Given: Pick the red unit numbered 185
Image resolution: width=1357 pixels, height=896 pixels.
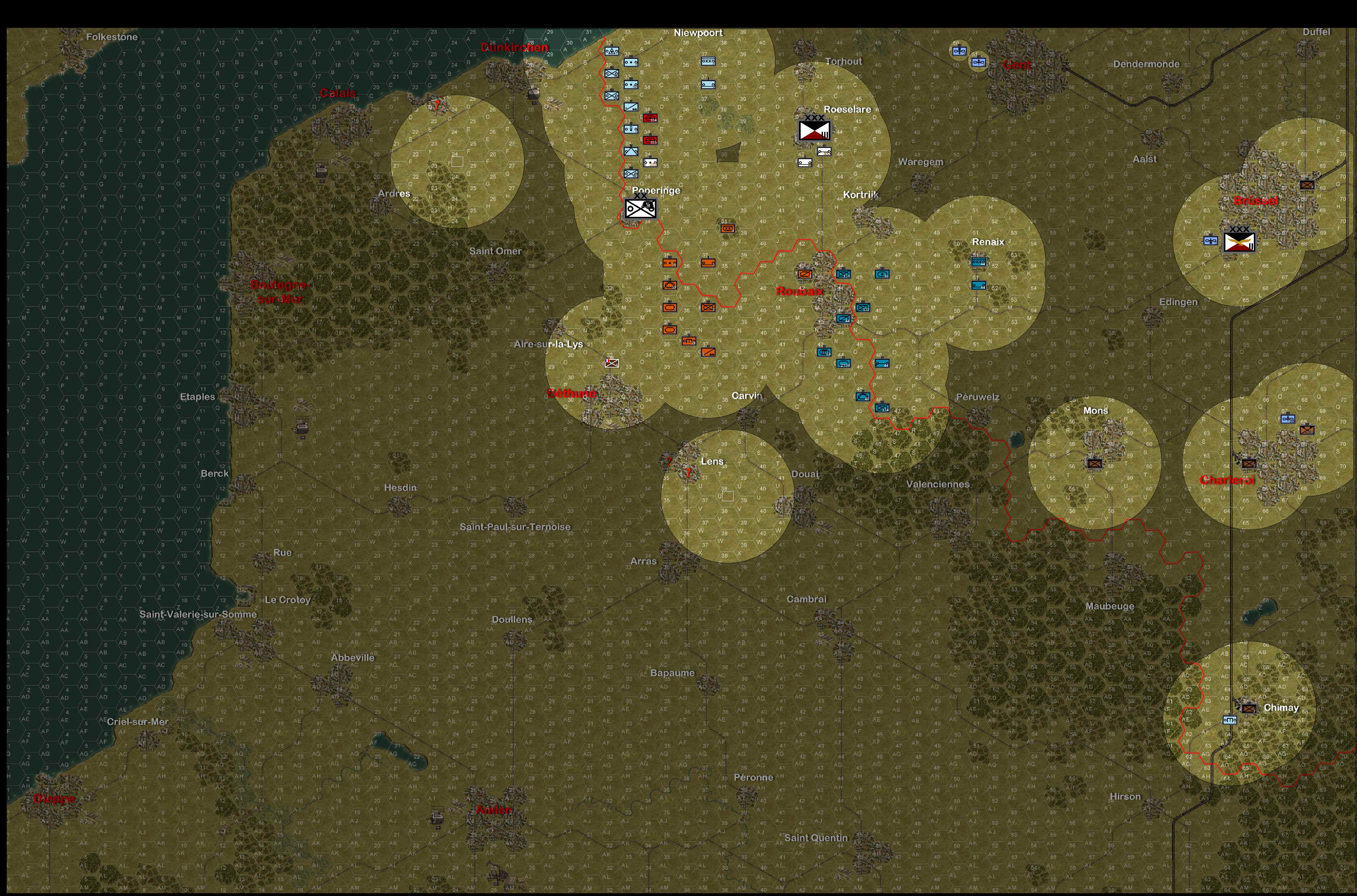Looking at the screenshot, I should tap(650, 140).
